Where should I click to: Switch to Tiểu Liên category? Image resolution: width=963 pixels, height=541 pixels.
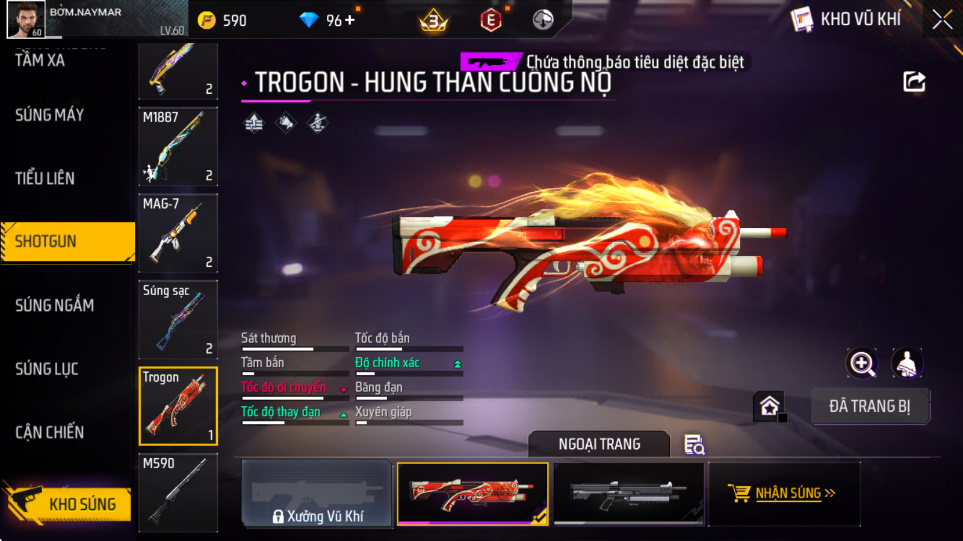click(45, 178)
